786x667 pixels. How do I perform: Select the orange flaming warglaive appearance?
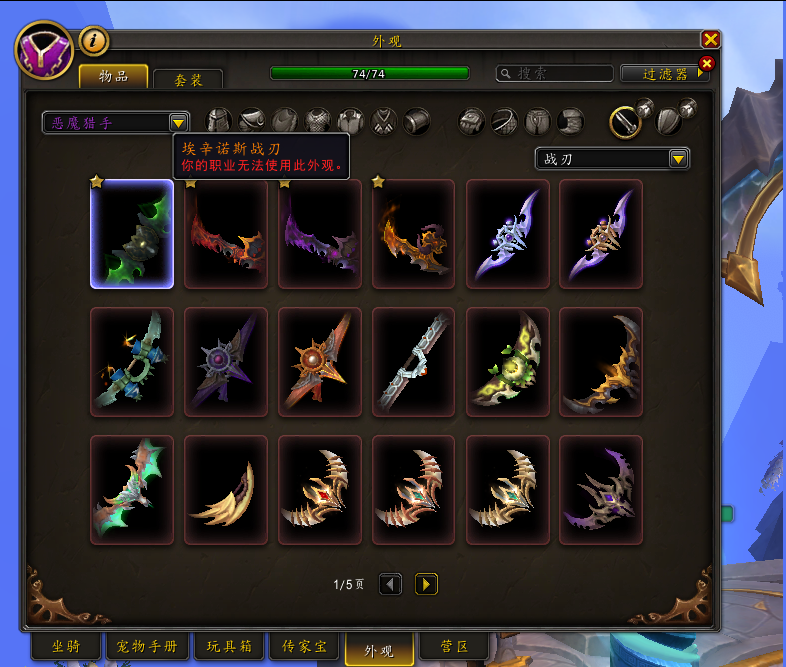414,234
